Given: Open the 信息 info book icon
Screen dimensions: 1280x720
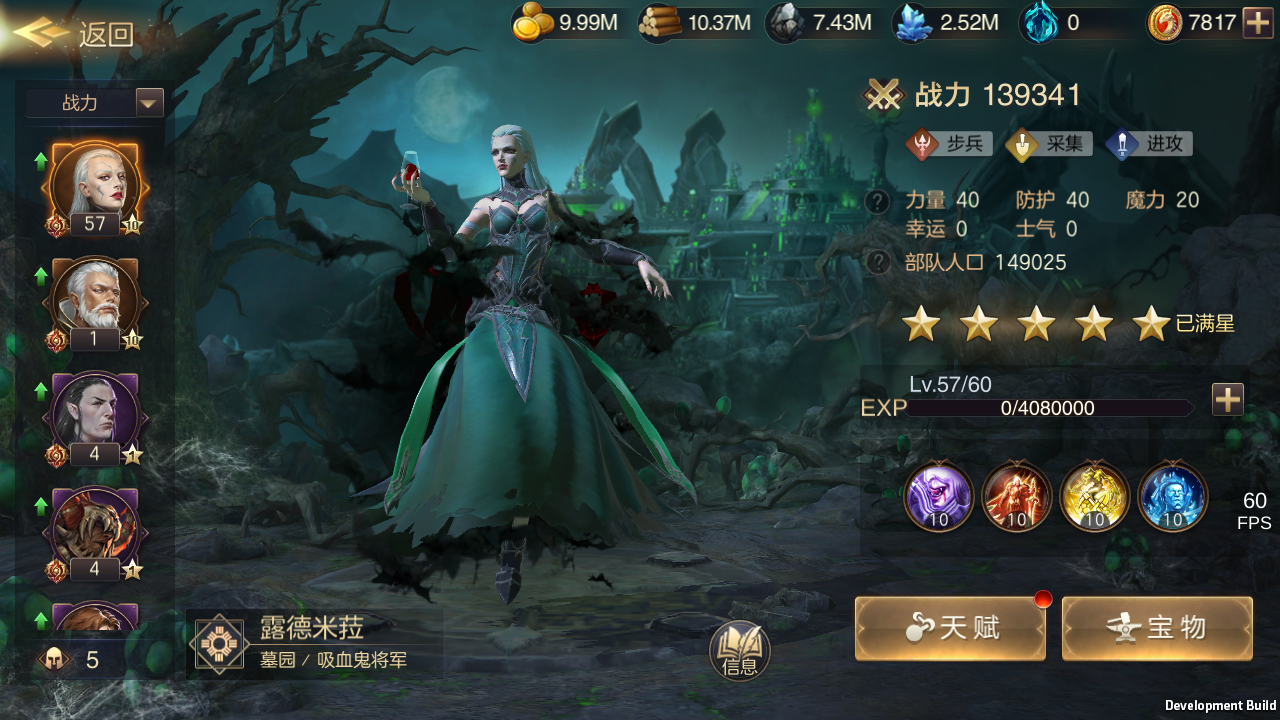Looking at the screenshot, I should pyautogui.click(x=740, y=650).
